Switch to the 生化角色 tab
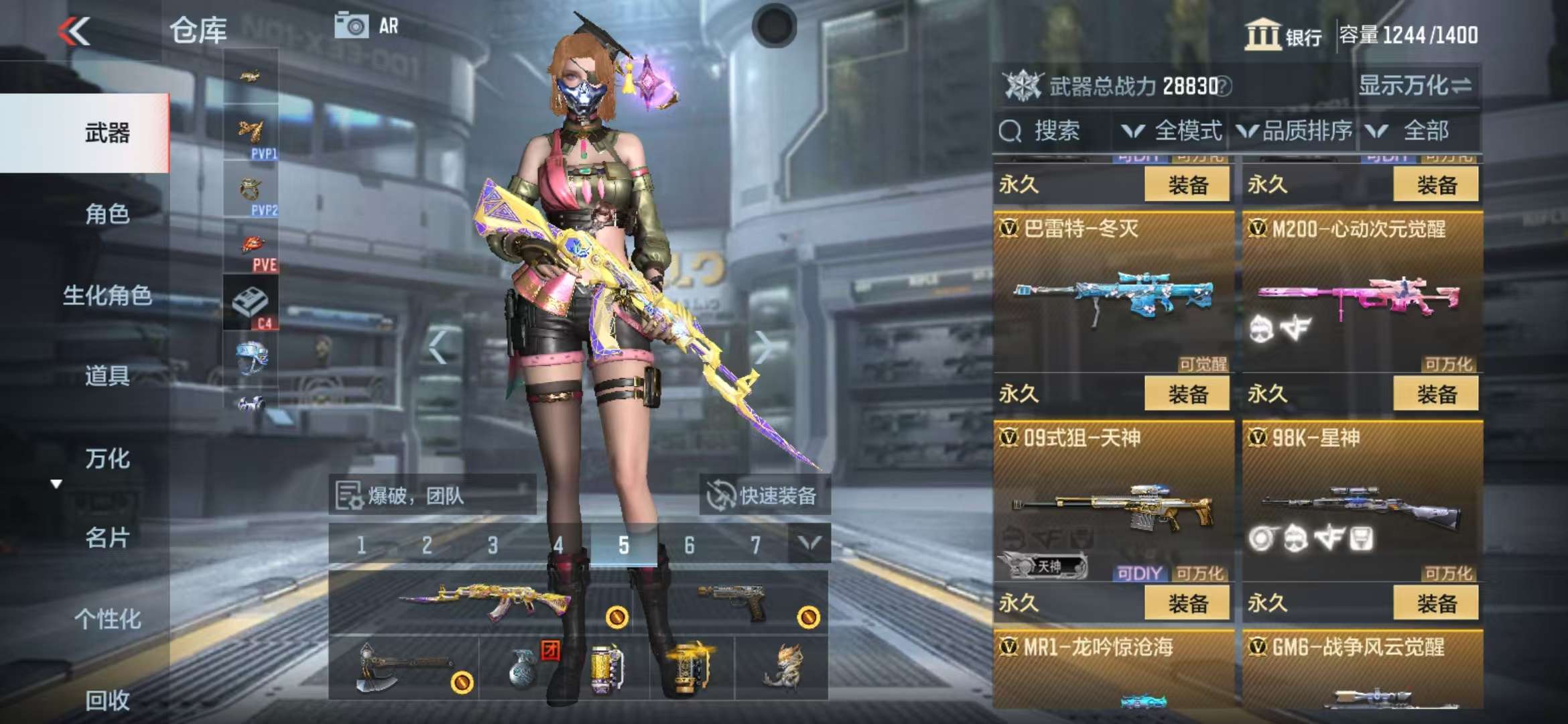Screen dimensions: 1568x724 107,295
